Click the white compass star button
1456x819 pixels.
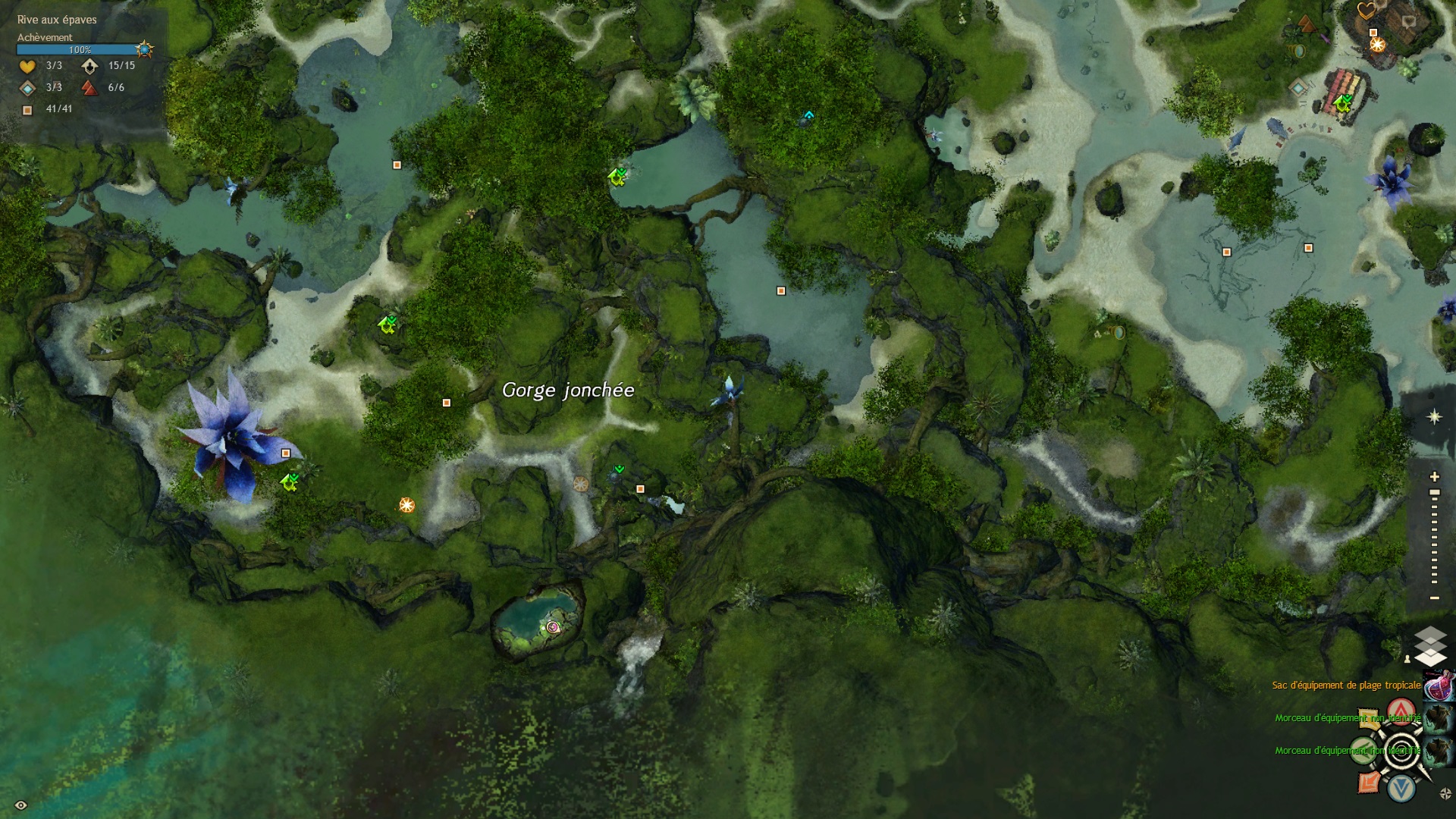[1434, 416]
